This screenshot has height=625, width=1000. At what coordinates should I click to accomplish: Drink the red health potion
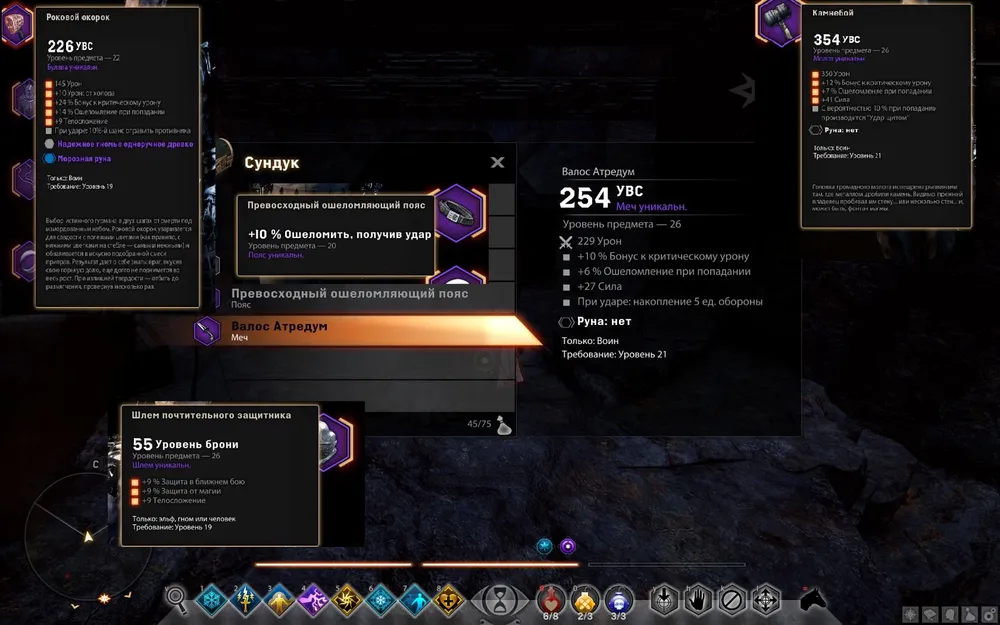551,599
